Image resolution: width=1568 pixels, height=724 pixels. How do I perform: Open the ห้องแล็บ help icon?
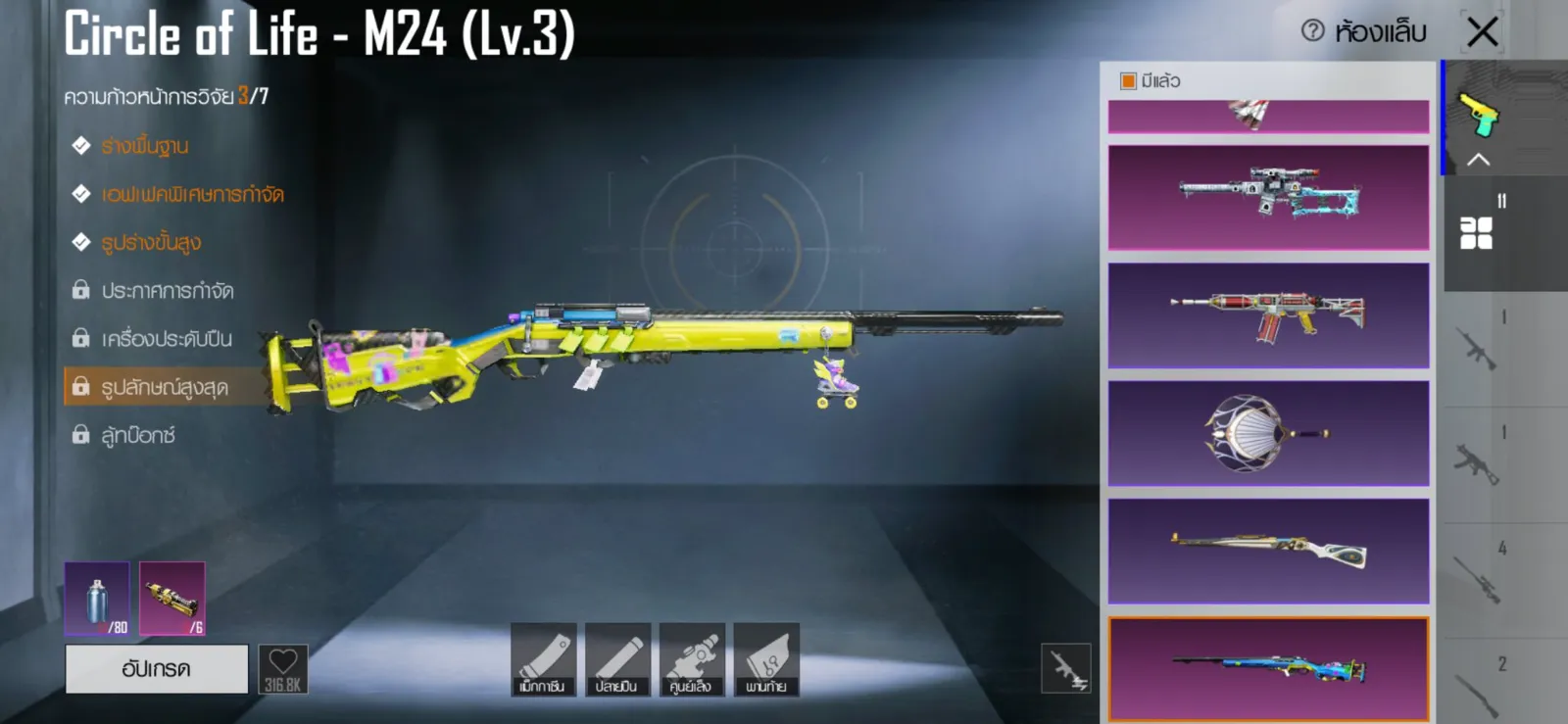[1312, 31]
